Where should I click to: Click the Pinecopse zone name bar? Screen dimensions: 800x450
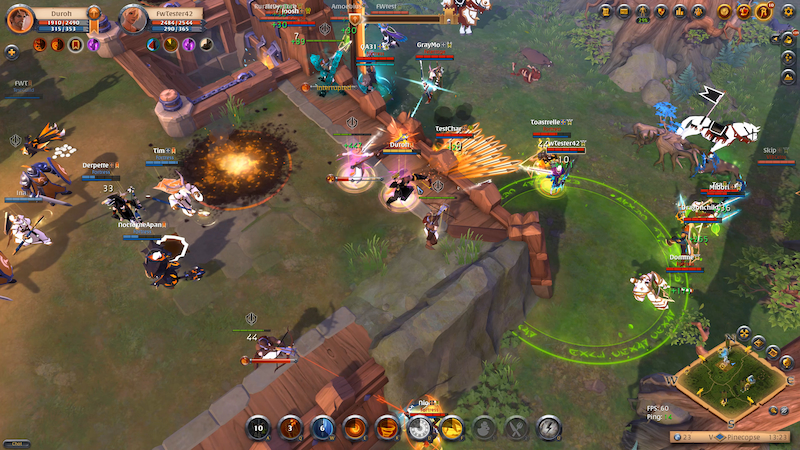coord(737,437)
